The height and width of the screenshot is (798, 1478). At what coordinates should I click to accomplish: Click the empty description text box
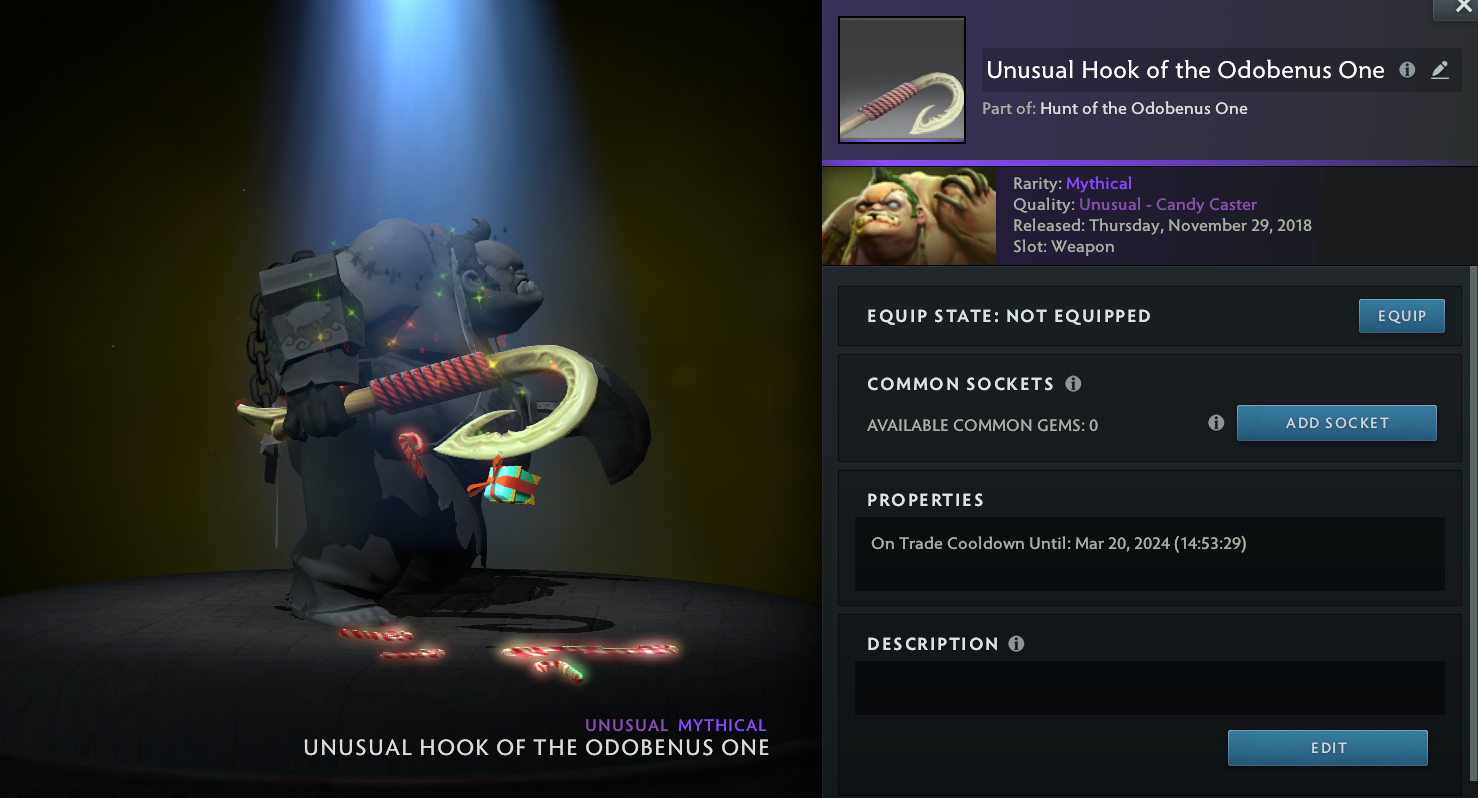coord(1149,688)
